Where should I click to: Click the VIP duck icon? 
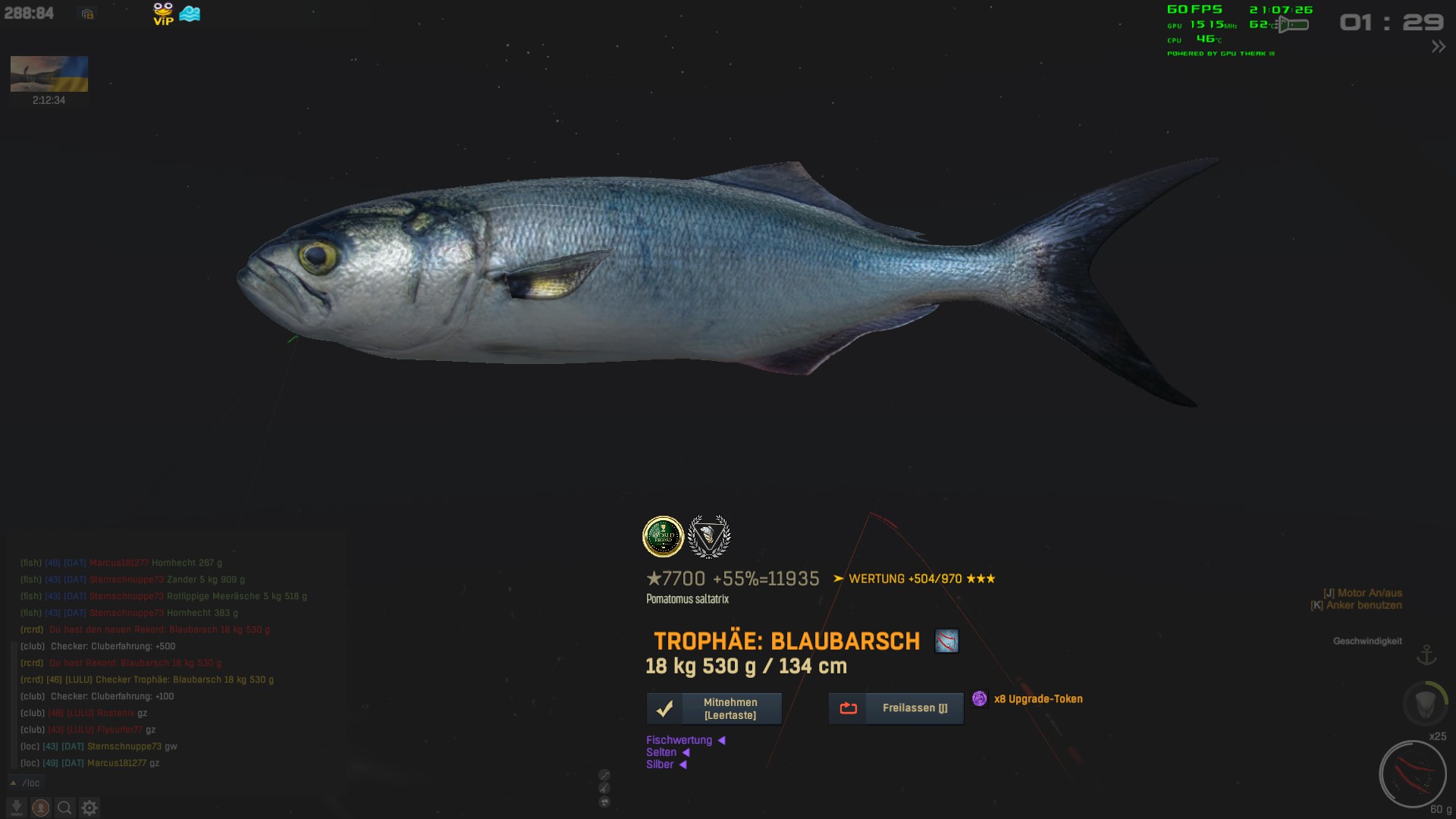[x=163, y=14]
